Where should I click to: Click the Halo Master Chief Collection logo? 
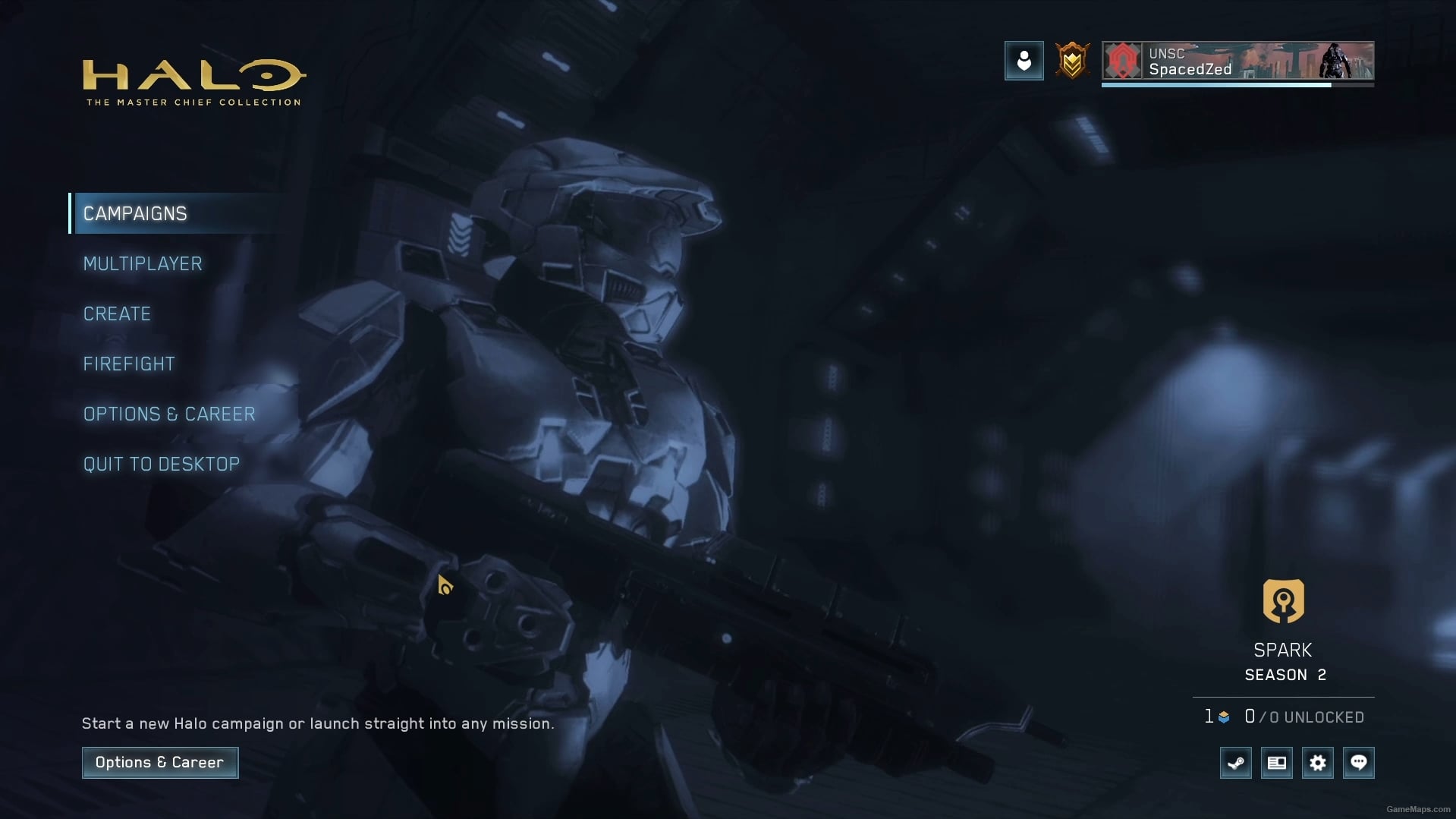pos(192,80)
